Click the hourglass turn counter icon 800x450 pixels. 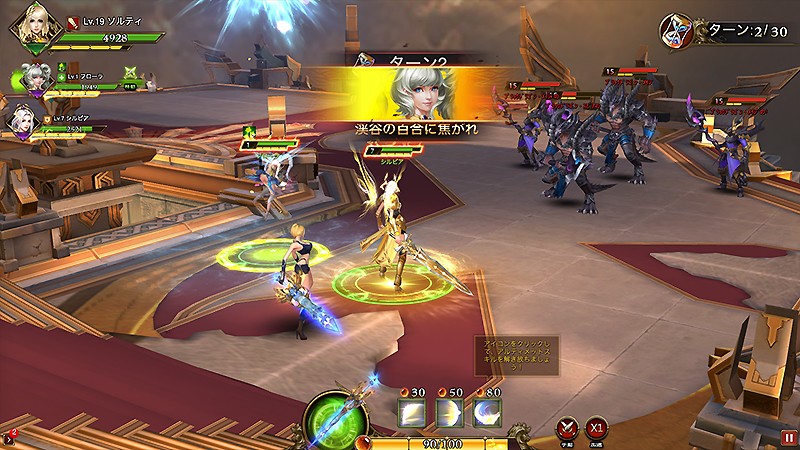pyautogui.click(x=677, y=30)
